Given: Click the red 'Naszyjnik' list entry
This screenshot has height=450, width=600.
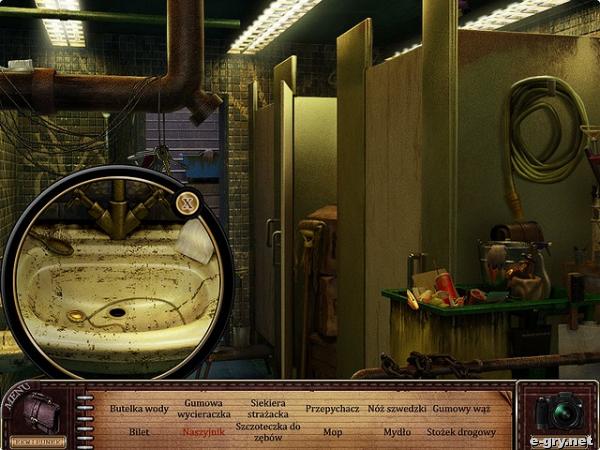Looking at the screenshot, I should [206, 432].
